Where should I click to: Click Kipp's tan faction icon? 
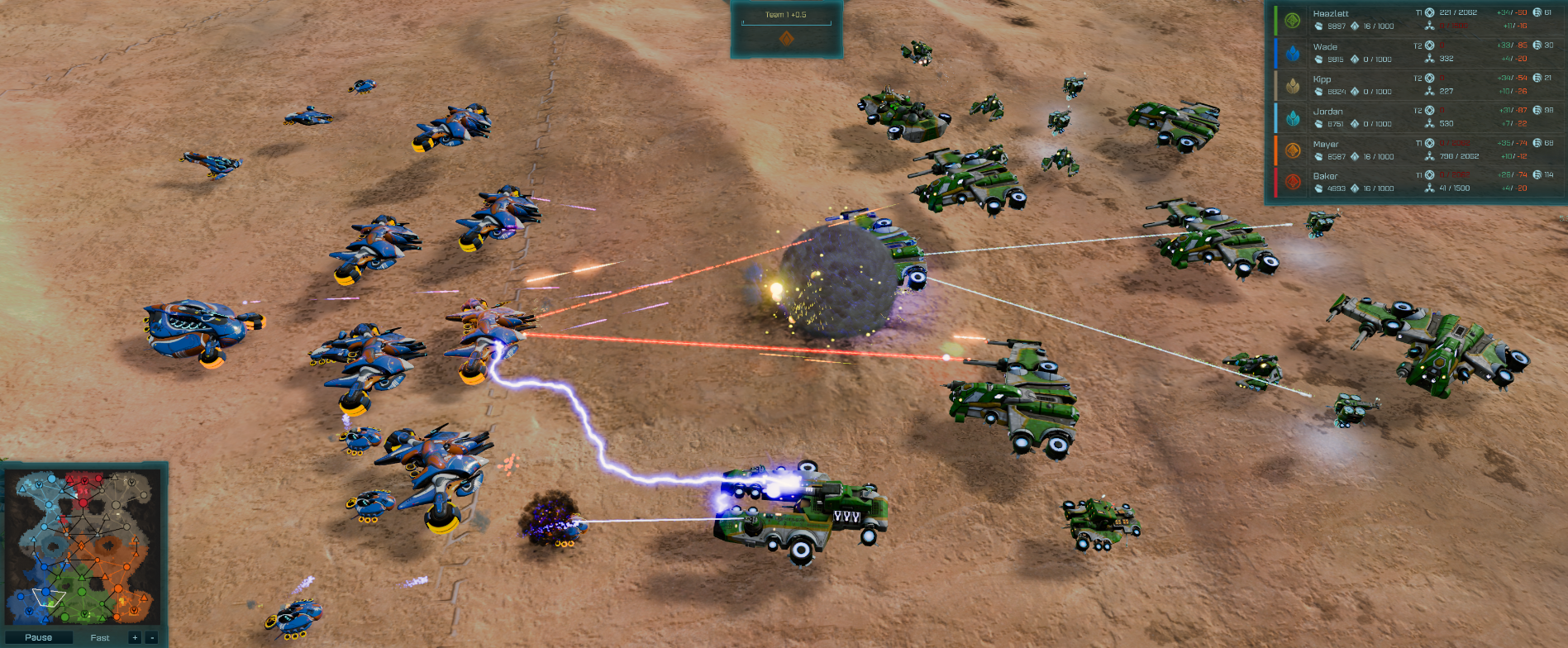(x=1291, y=83)
